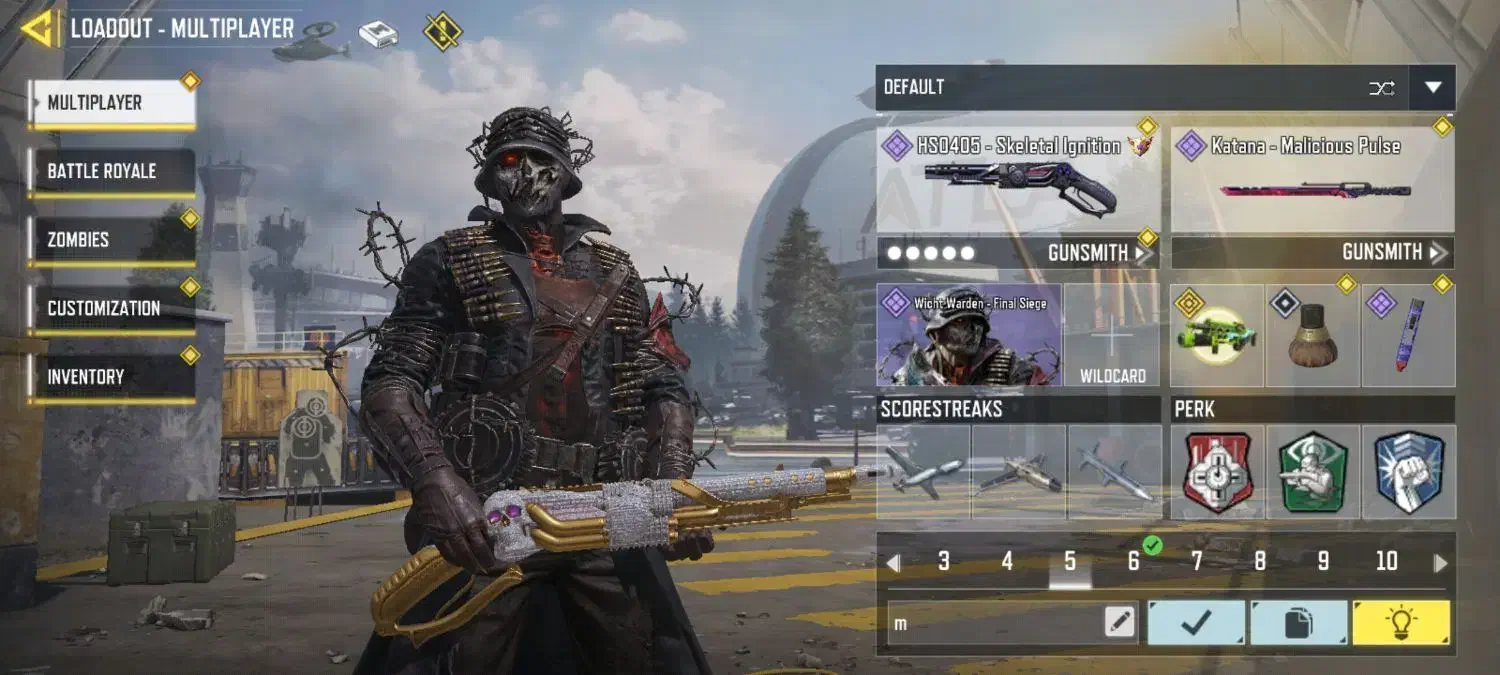Expand the Default loadout dropdown arrow
1500x675 pixels.
tap(1432, 88)
